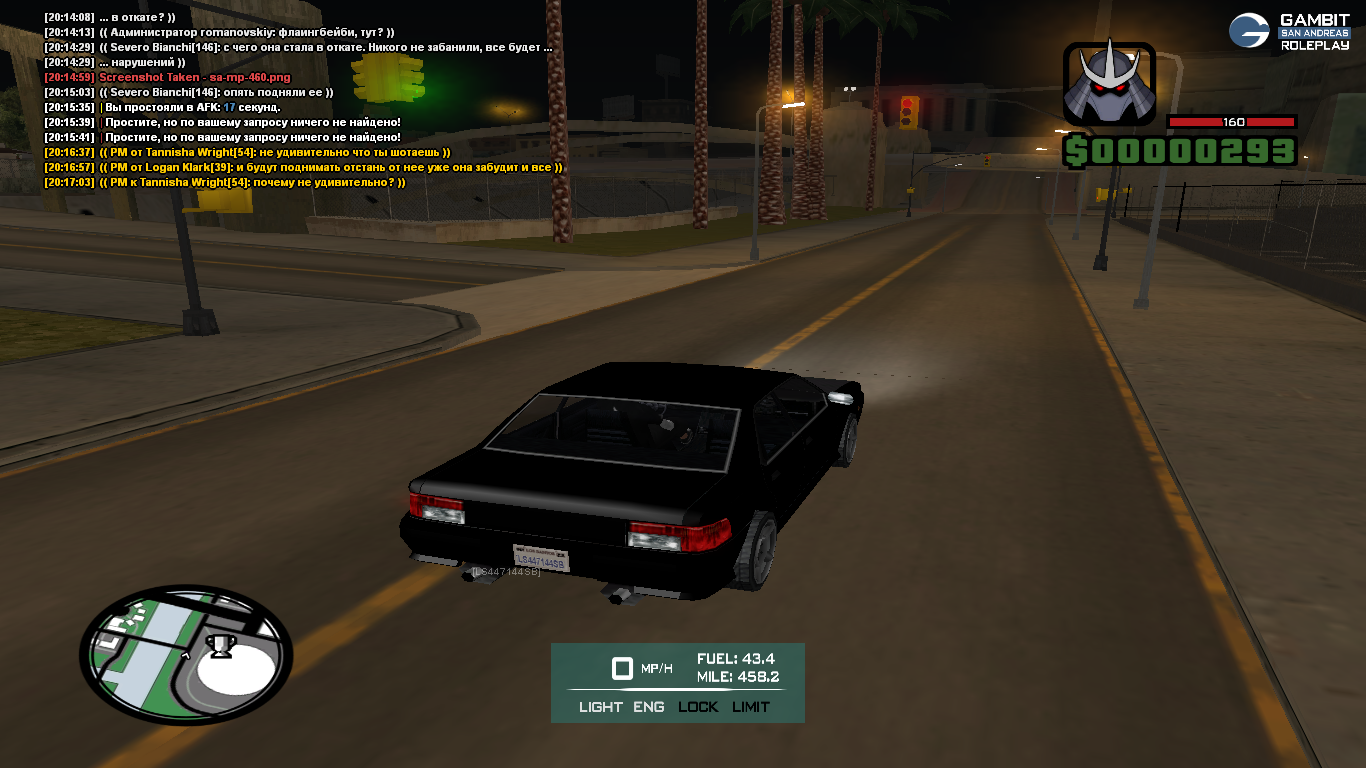Select the PM from Logan Klark chat line
The width and height of the screenshot is (1366, 768).
coord(304,168)
